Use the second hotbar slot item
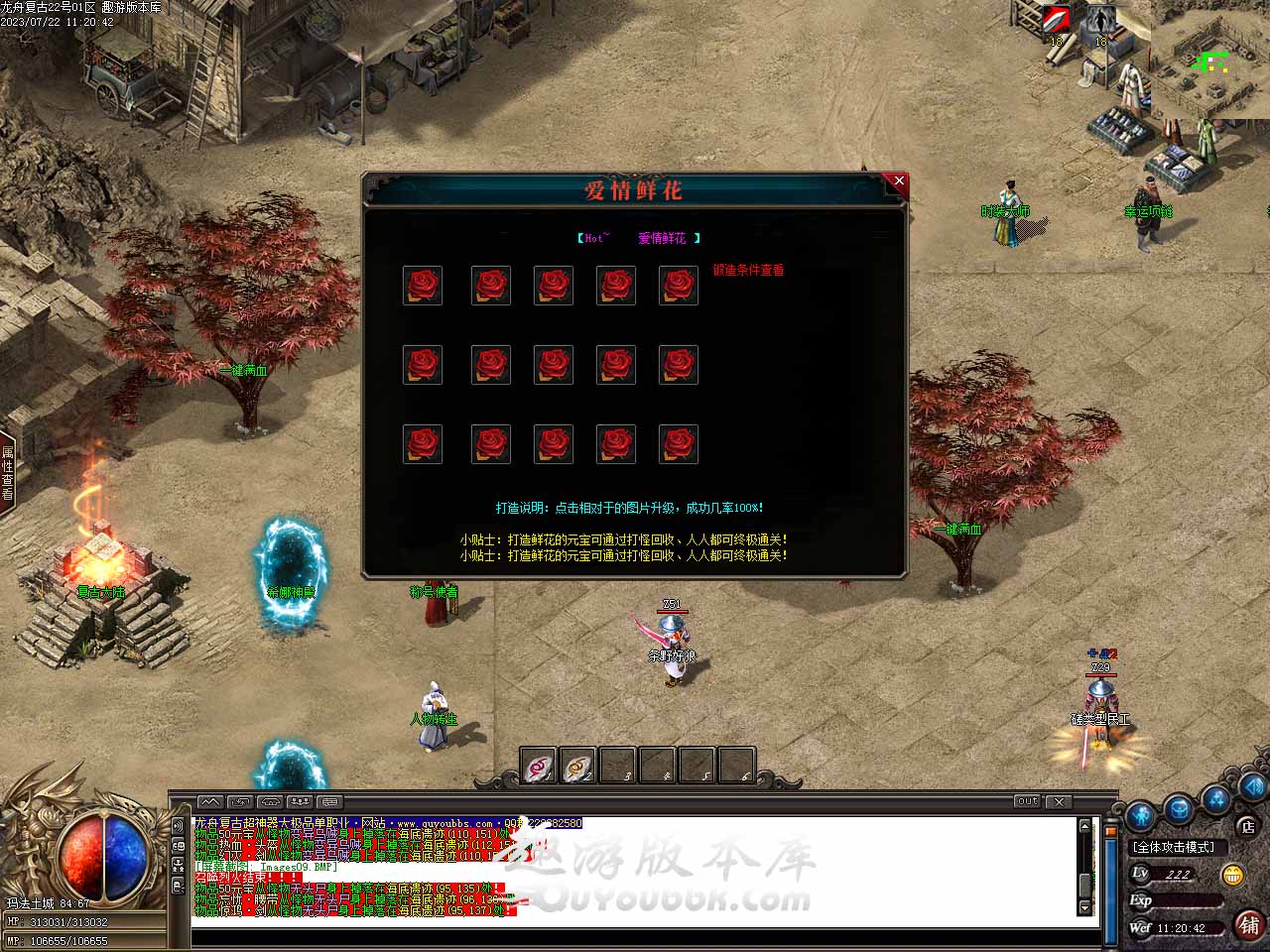Screen dimensions: 1270x952 tap(578, 767)
